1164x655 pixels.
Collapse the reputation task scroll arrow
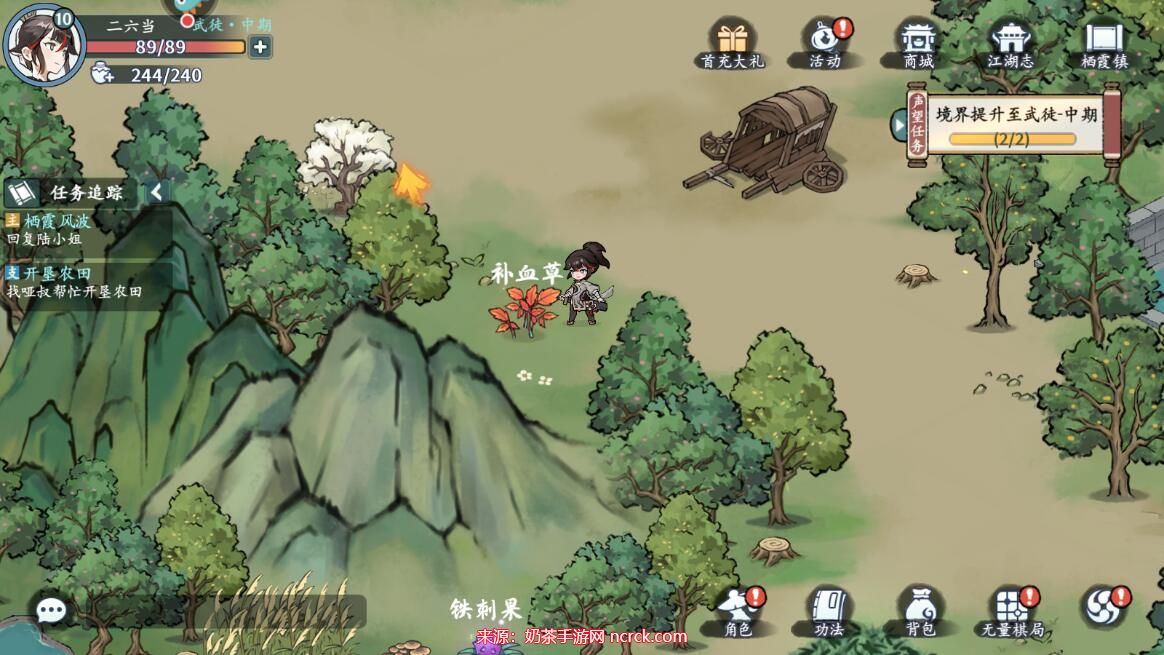coord(899,125)
